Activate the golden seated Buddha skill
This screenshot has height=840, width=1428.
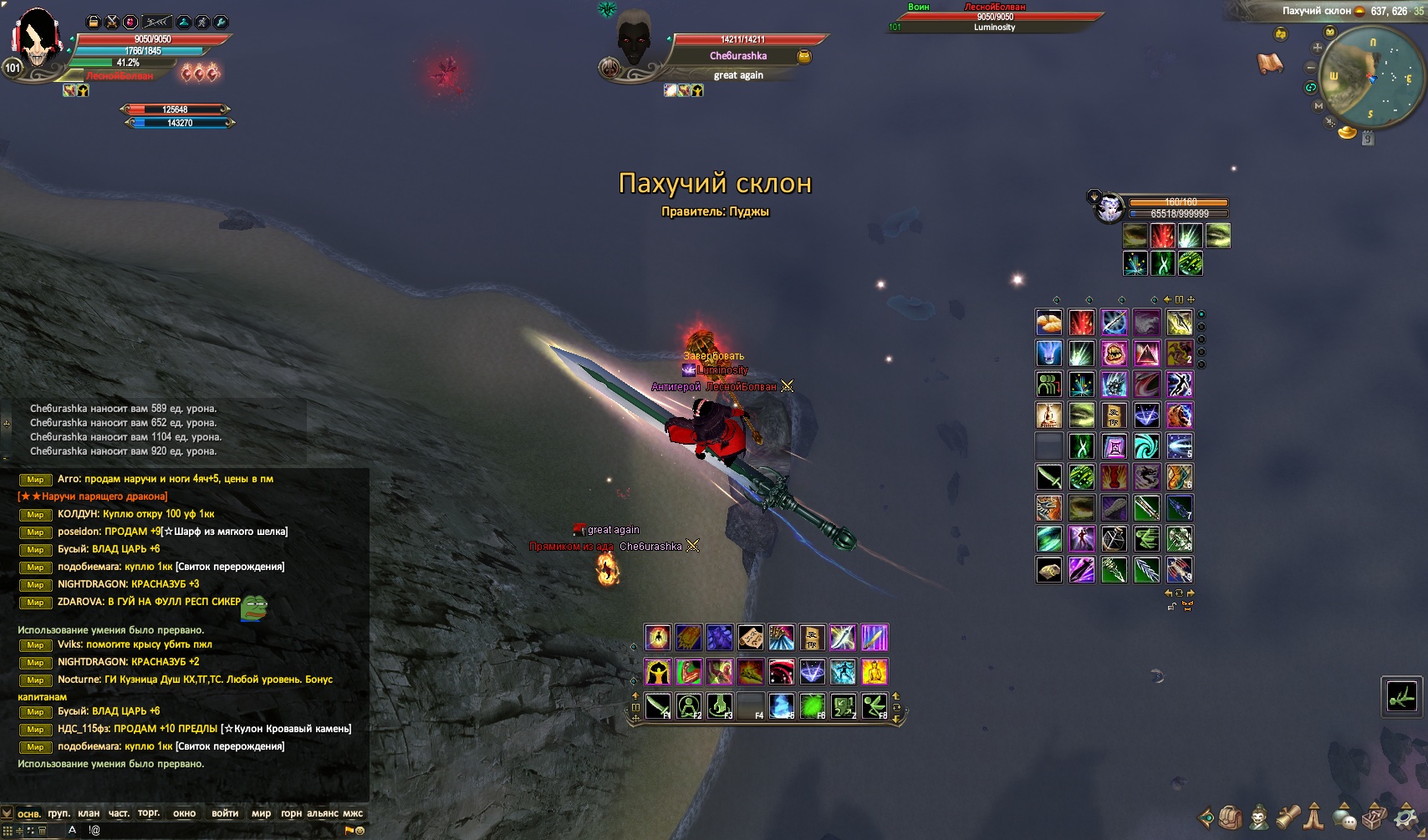coord(875,671)
